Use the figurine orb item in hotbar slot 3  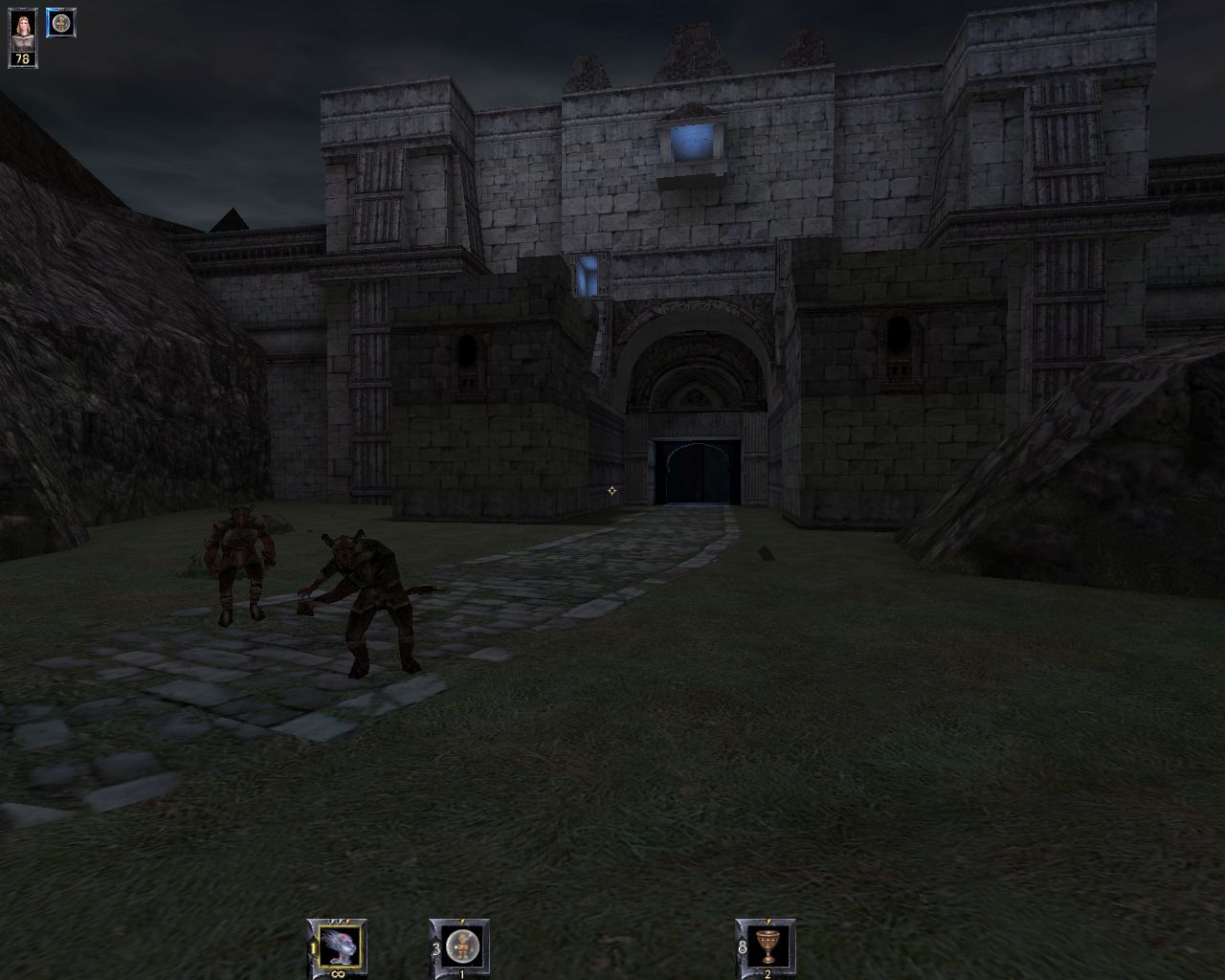(463, 947)
